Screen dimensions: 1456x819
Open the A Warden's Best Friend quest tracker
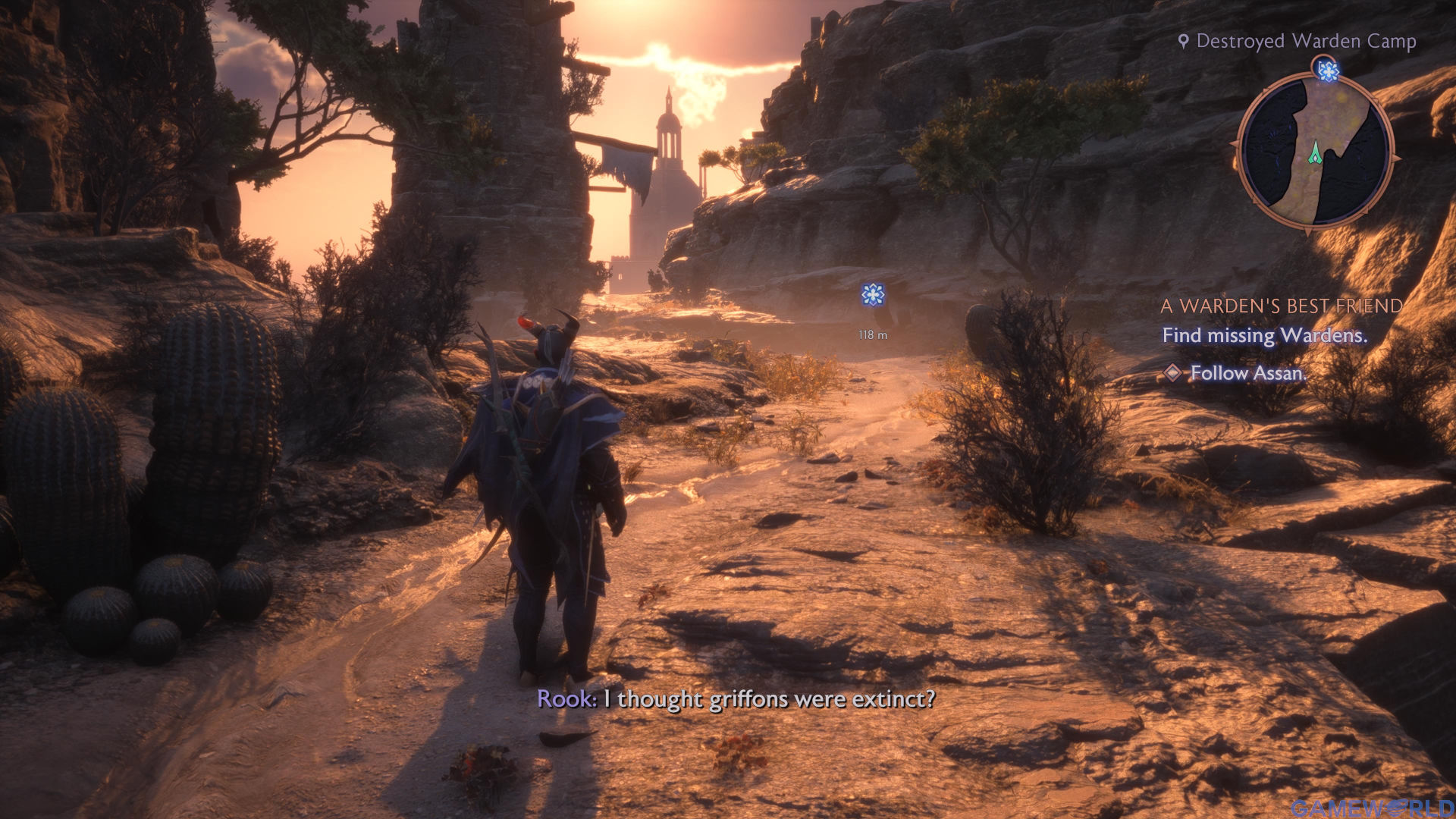click(x=1281, y=306)
